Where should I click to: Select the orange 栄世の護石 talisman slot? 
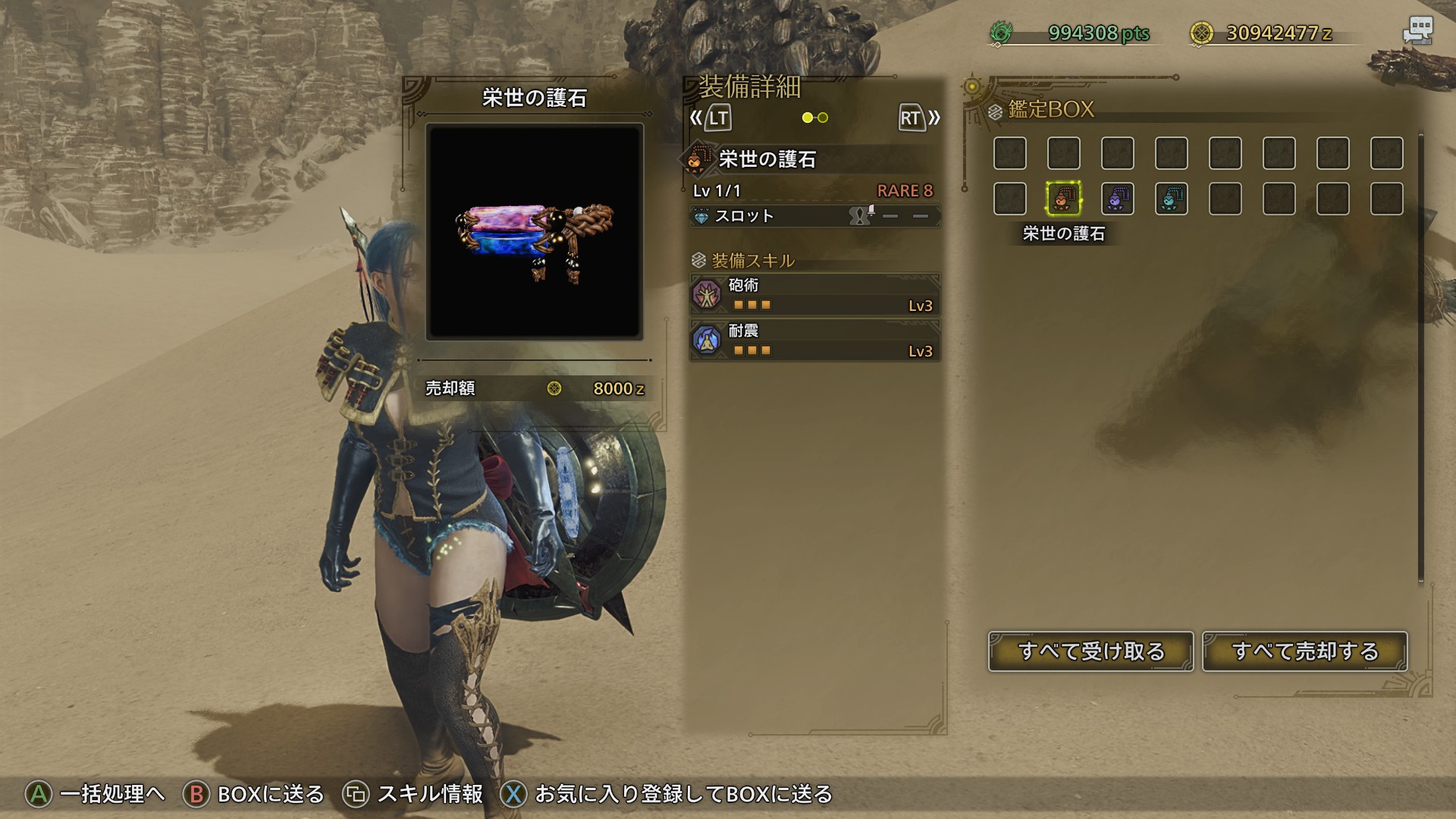(x=1063, y=199)
